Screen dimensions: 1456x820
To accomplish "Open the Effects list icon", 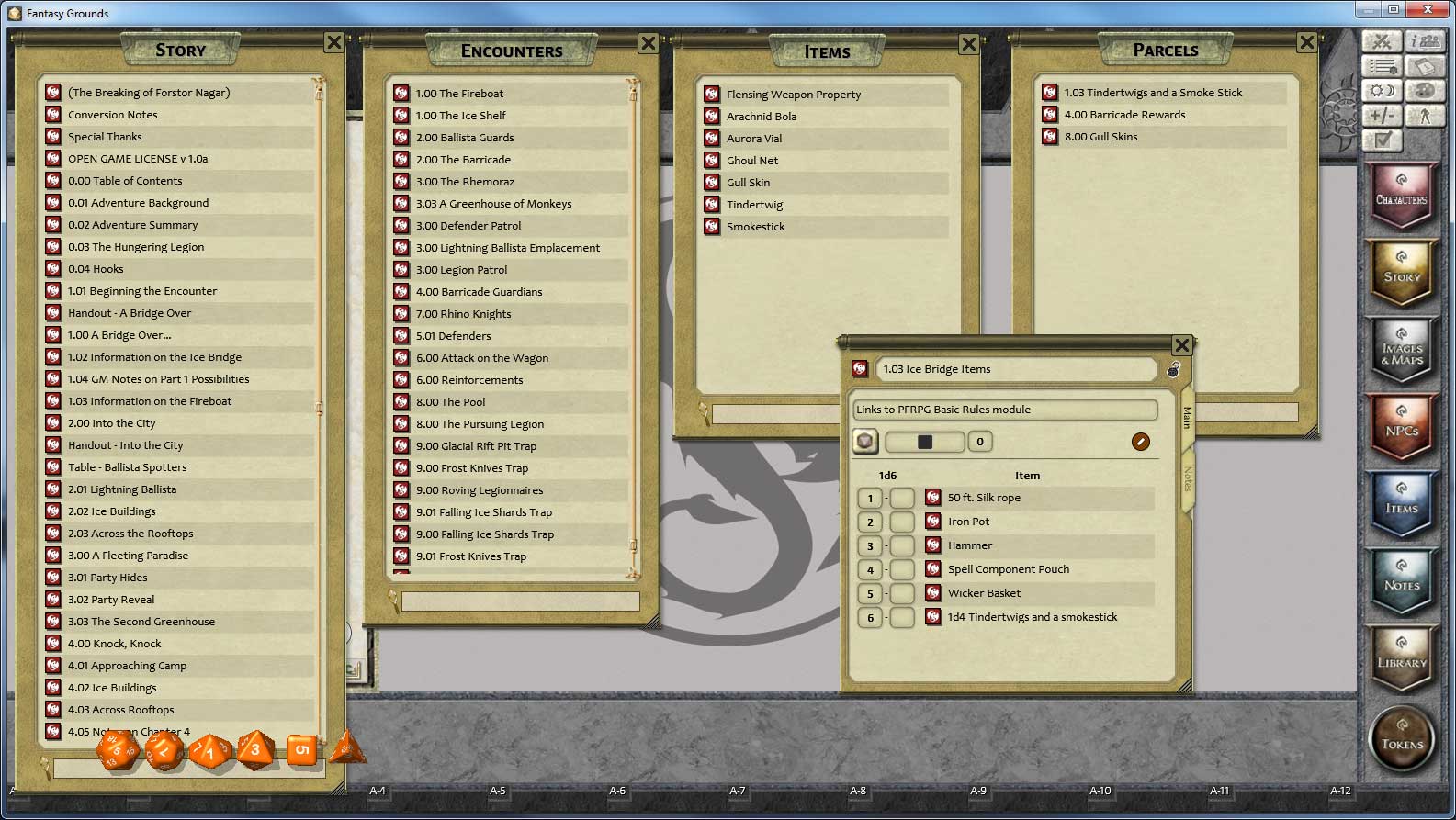I will point(1382,66).
